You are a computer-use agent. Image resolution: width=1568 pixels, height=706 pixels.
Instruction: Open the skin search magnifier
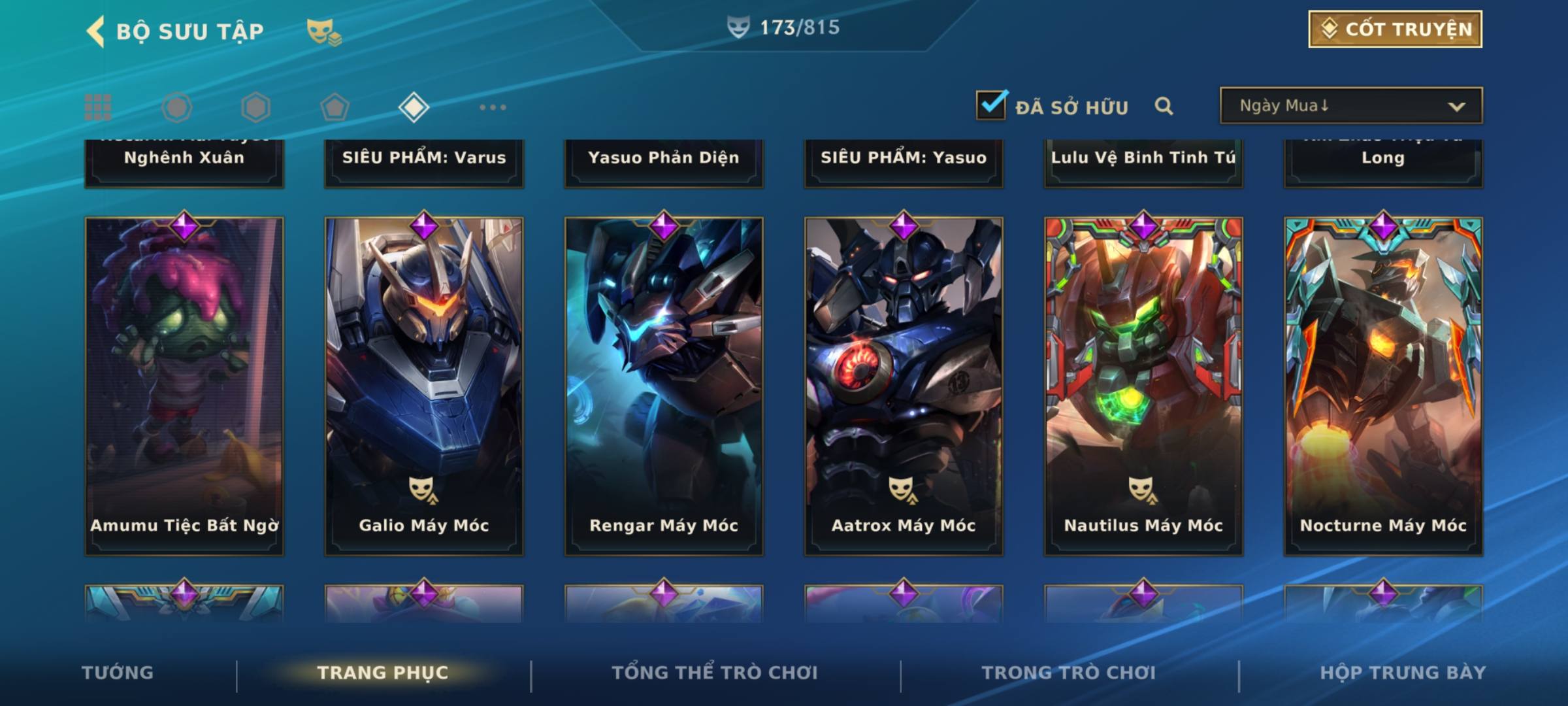coord(1164,106)
